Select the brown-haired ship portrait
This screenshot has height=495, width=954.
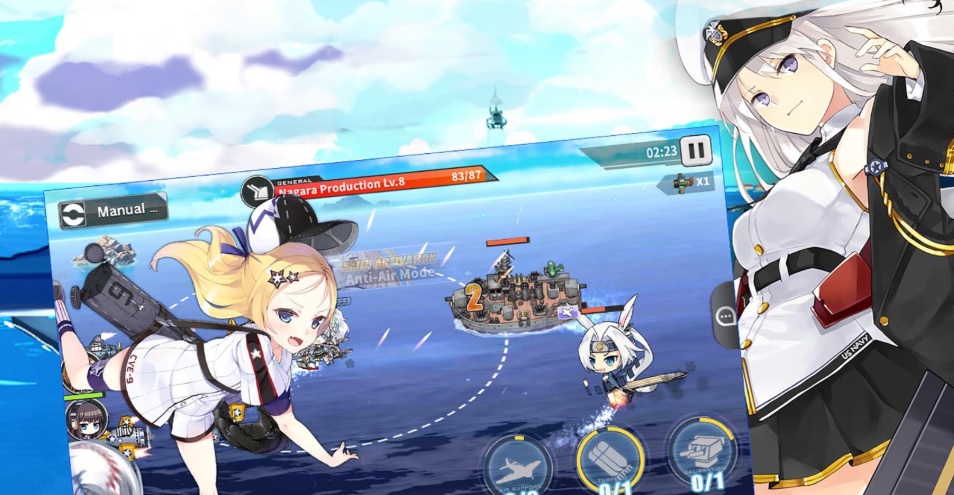pos(84,421)
